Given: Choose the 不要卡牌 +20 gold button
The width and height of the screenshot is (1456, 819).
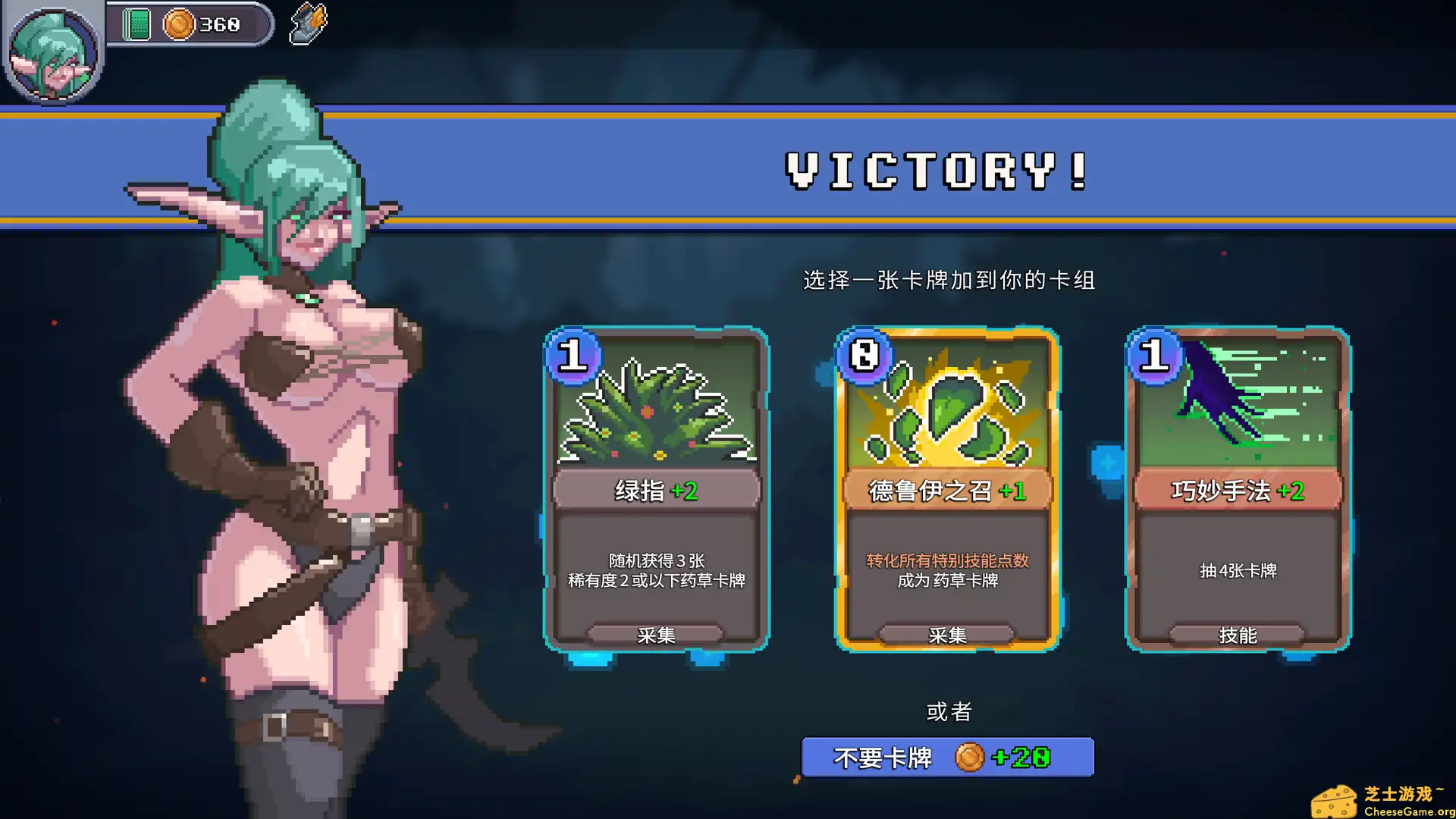Looking at the screenshot, I should pos(946,756).
